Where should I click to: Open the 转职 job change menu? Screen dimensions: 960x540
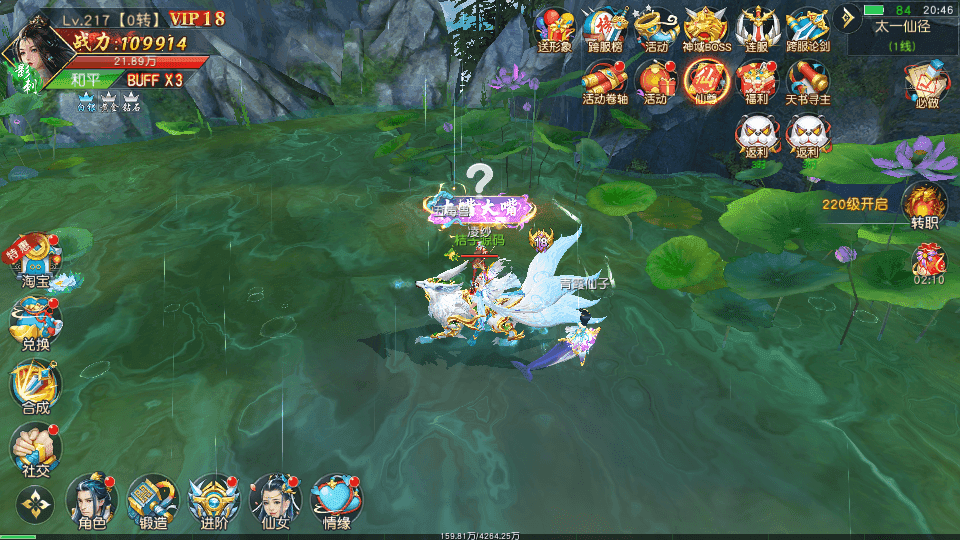925,206
